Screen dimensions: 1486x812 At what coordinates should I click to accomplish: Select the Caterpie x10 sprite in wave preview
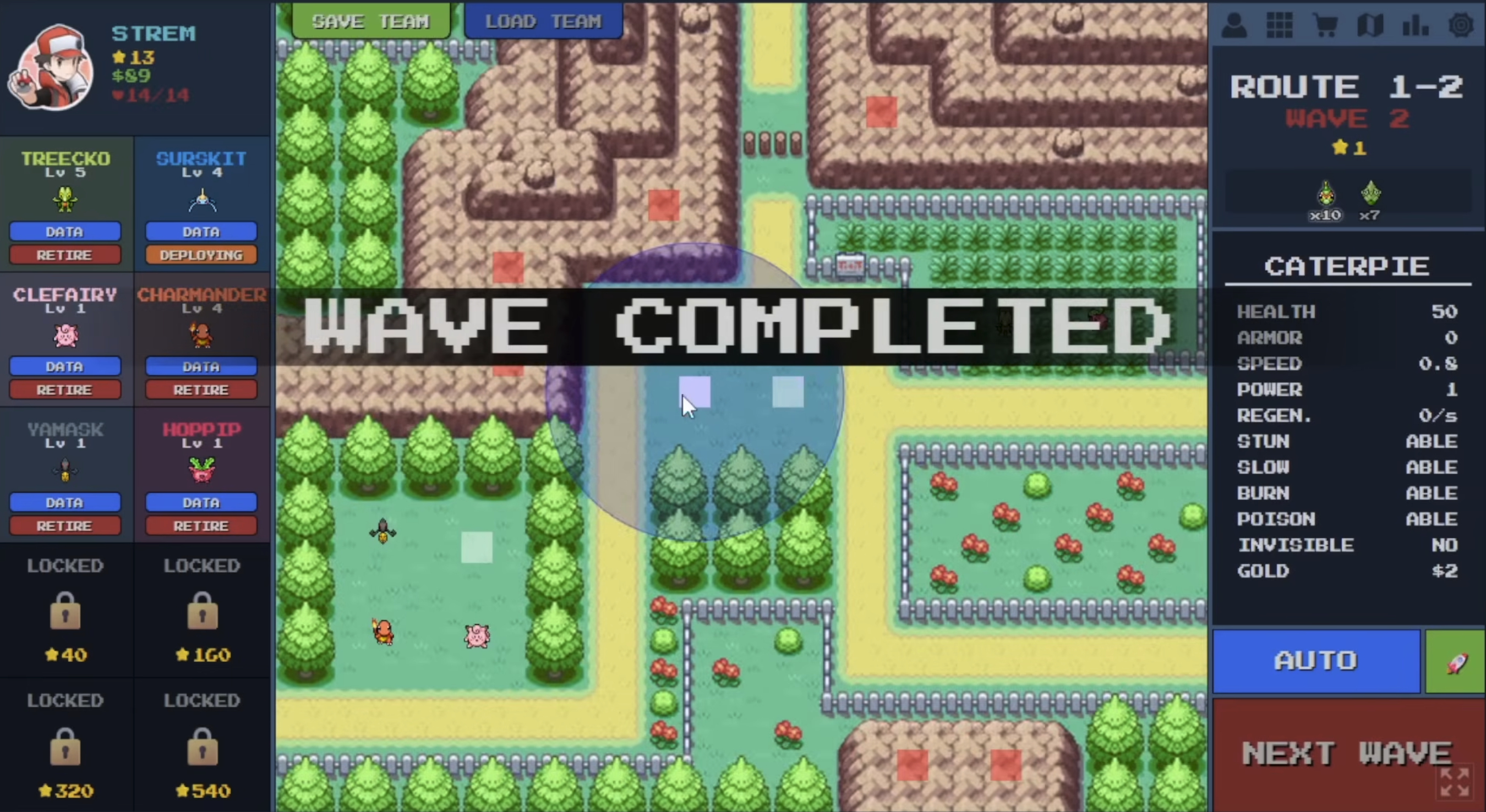tap(1325, 193)
